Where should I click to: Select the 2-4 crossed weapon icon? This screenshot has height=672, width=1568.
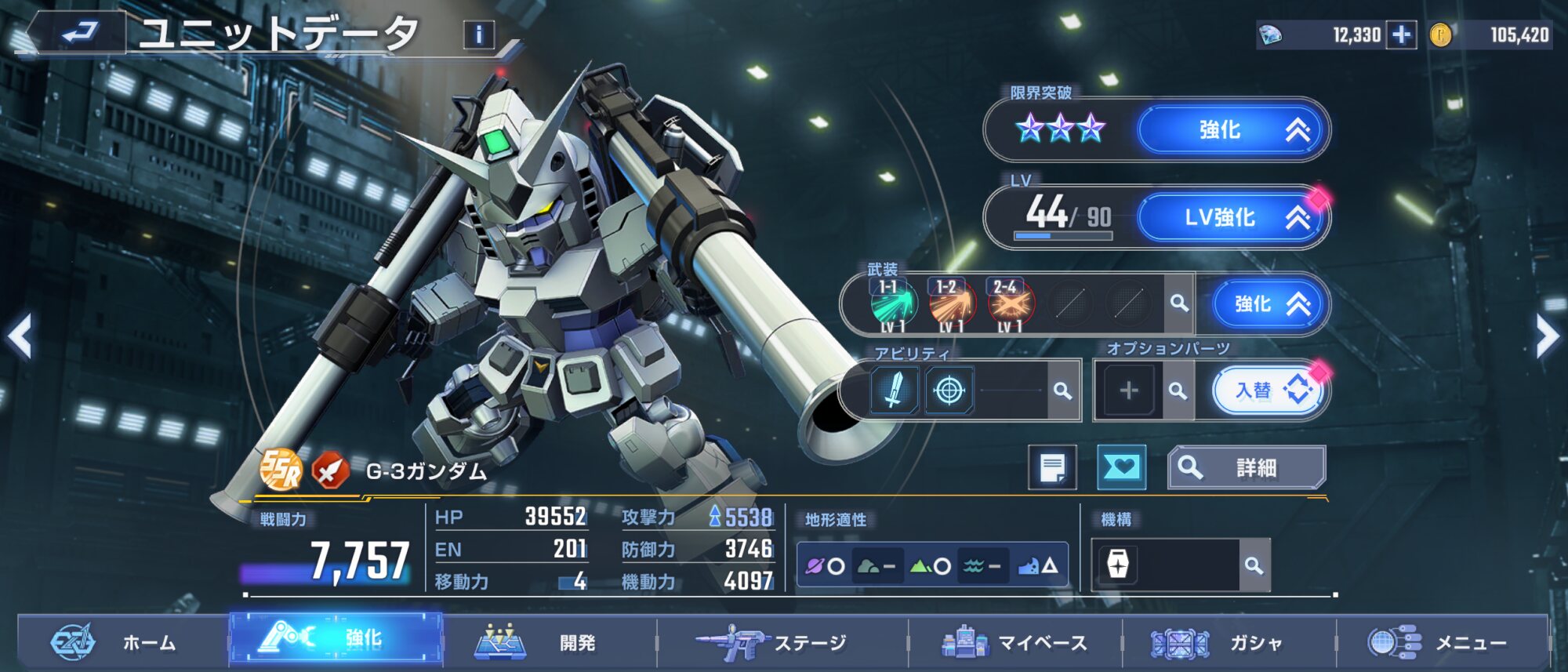(x=1010, y=304)
